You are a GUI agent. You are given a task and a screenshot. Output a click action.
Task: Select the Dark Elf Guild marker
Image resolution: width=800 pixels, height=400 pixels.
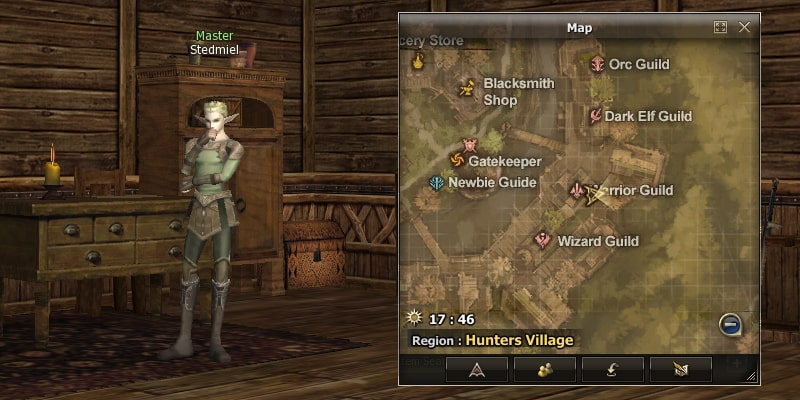pos(595,116)
